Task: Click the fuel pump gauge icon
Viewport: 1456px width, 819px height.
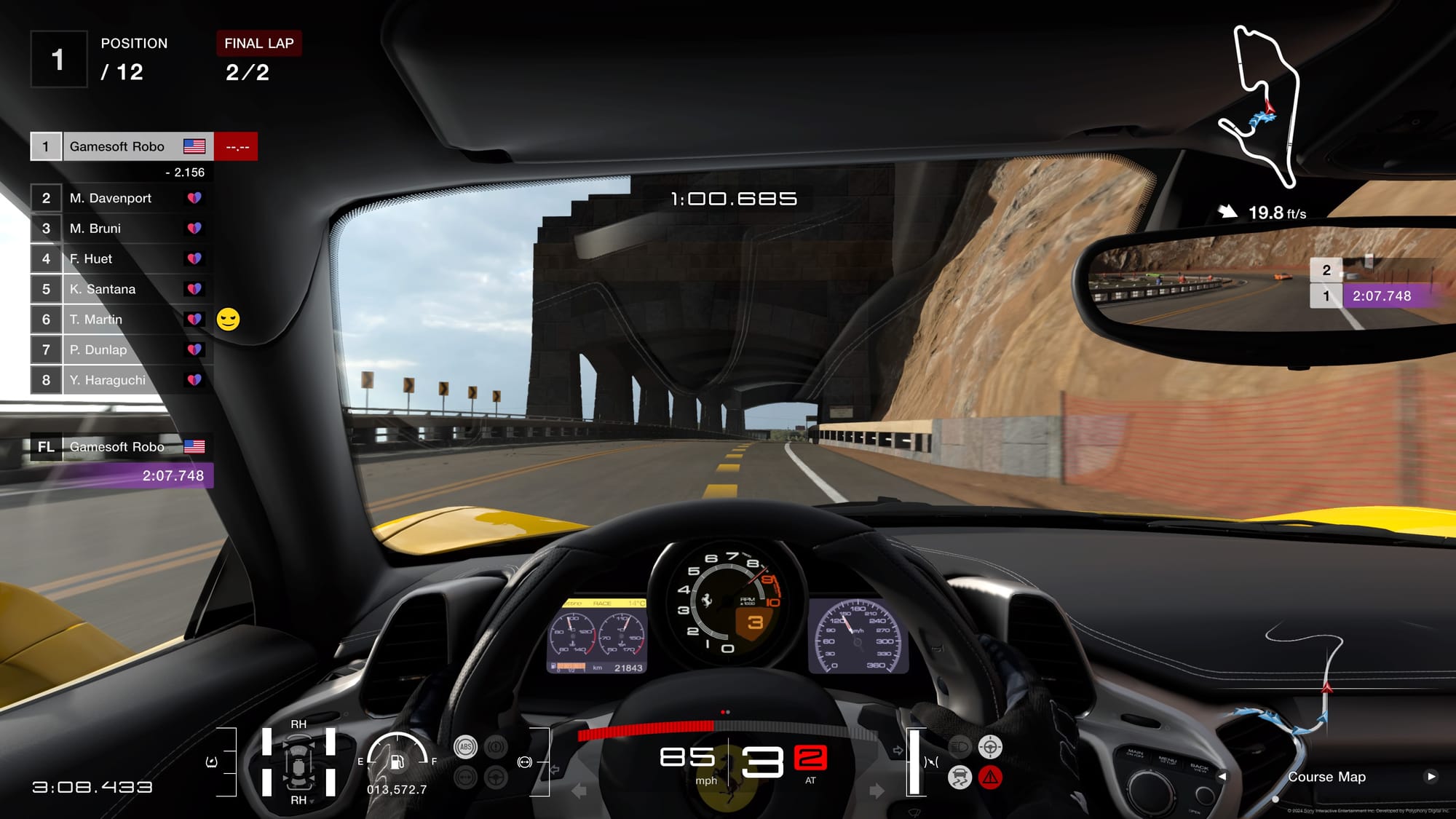Action: coord(397,761)
